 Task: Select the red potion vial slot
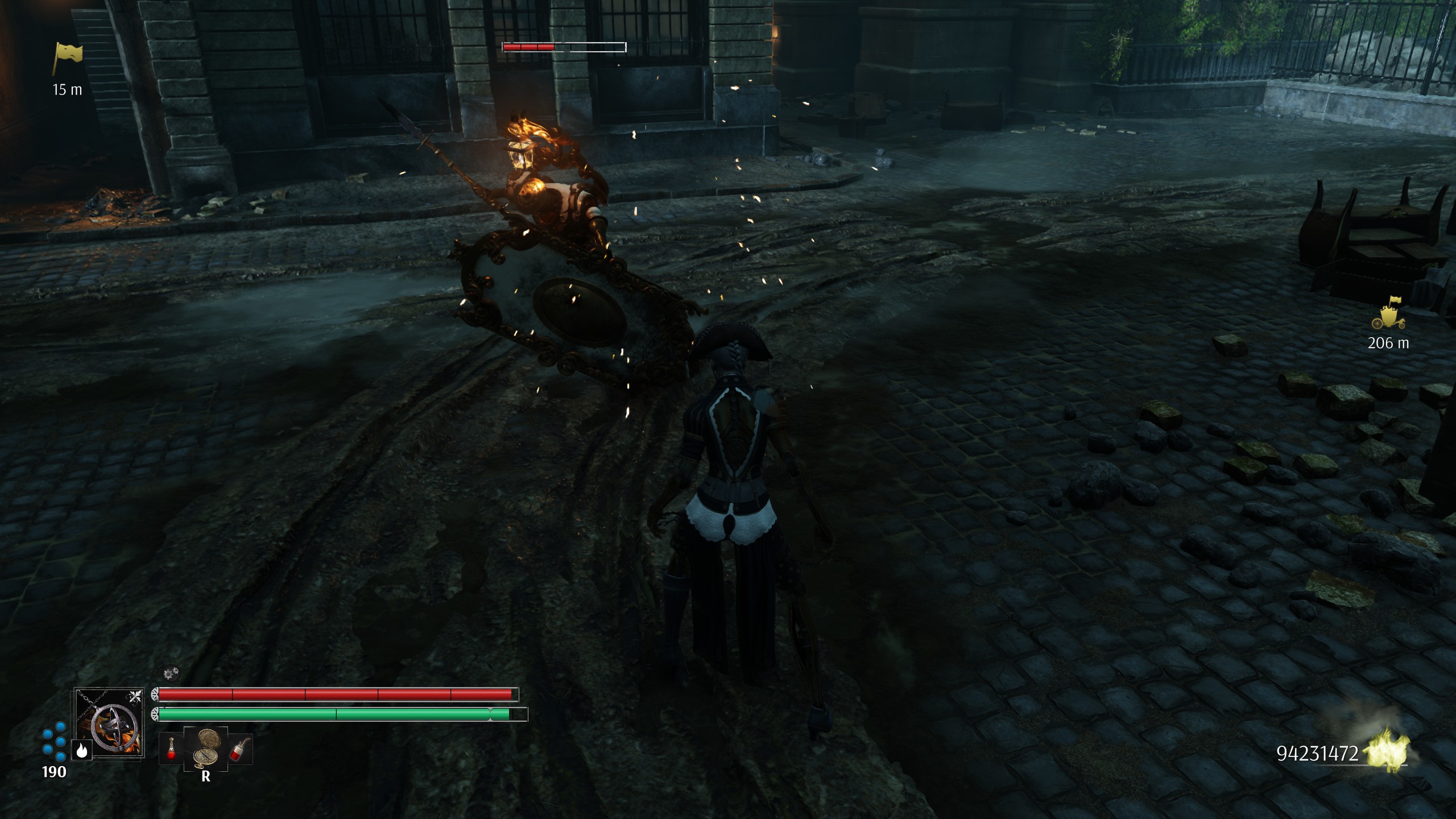tap(171, 749)
